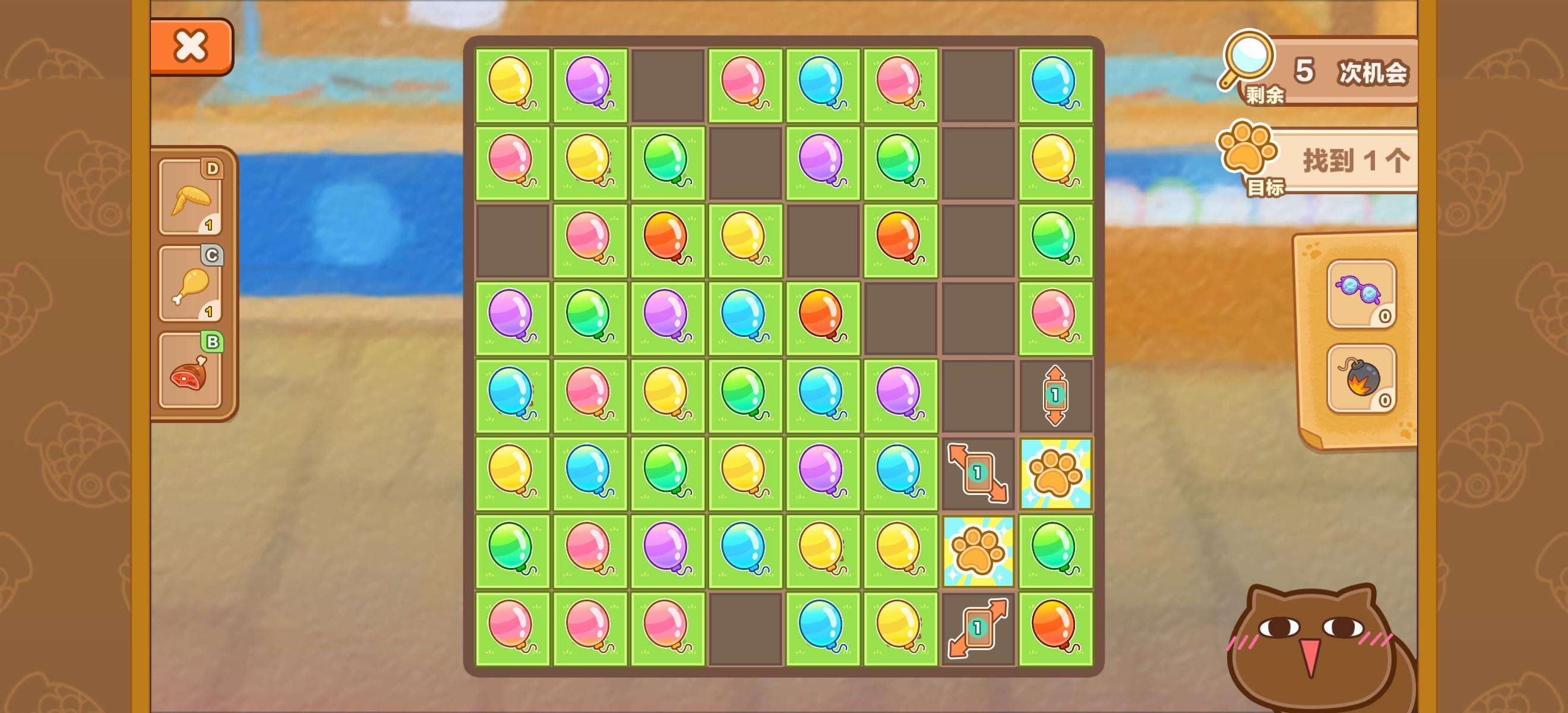The image size is (1568, 713).
Task: Pop the blue balloon in the board's top-right corner
Action: [1055, 84]
